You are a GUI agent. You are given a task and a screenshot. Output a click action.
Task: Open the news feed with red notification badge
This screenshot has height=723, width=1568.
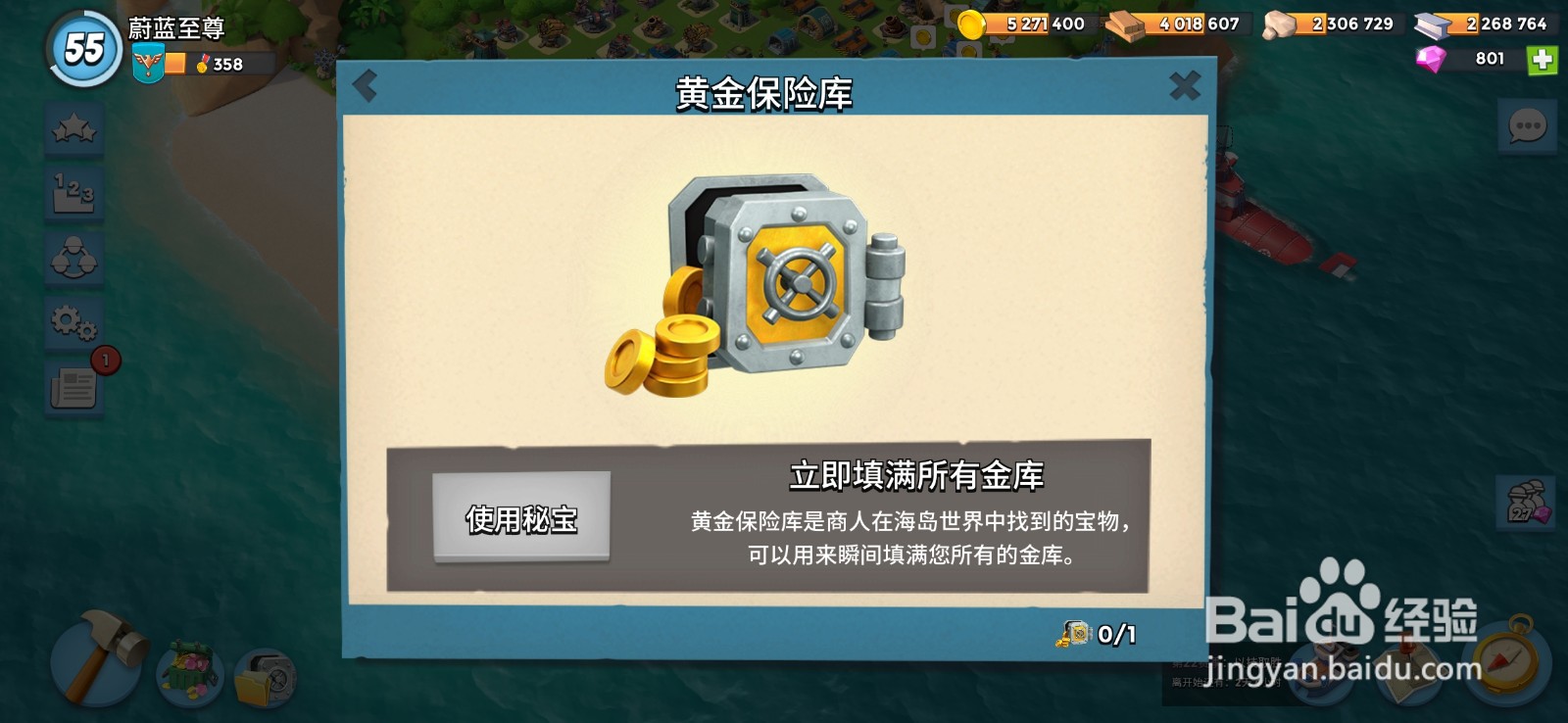[73, 385]
